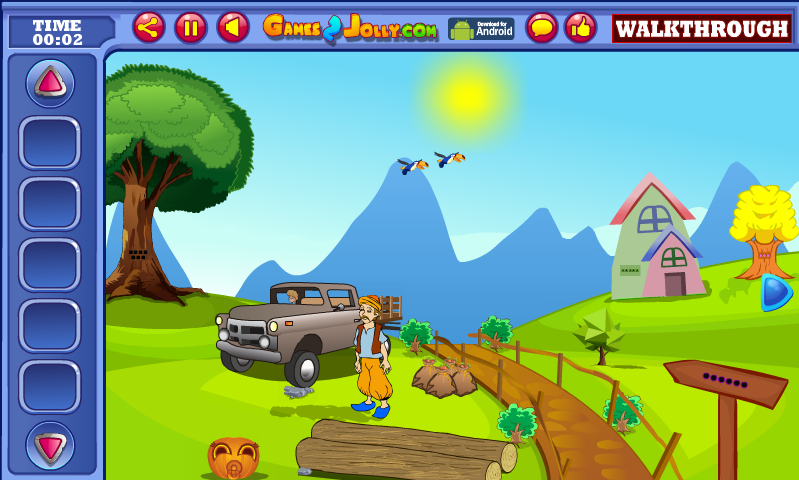
Task: Open the GamesJolly.com logo link
Action: coord(350,28)
